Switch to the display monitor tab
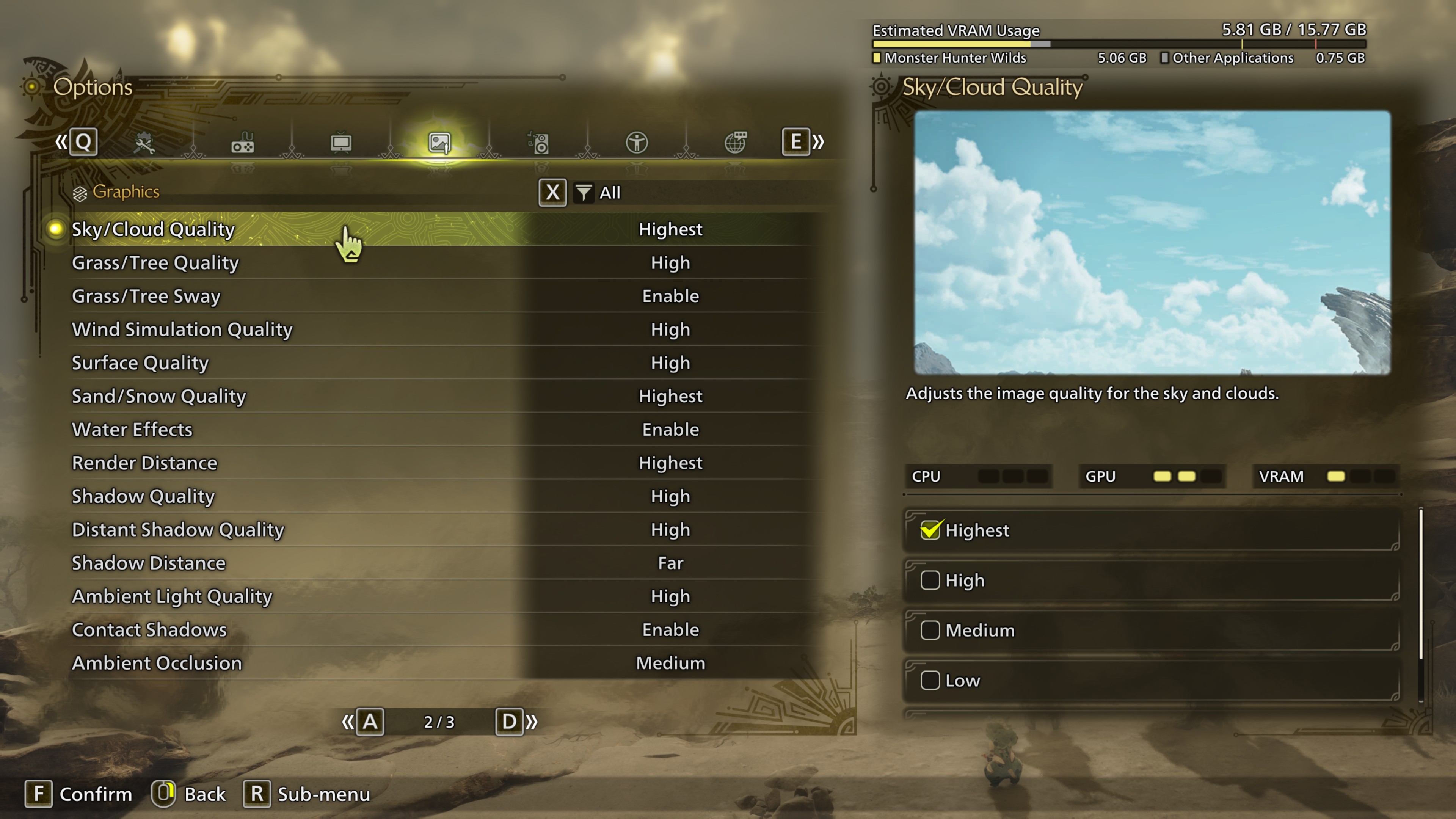This screenshot has height=819, width=1456. tap(341, 143)
